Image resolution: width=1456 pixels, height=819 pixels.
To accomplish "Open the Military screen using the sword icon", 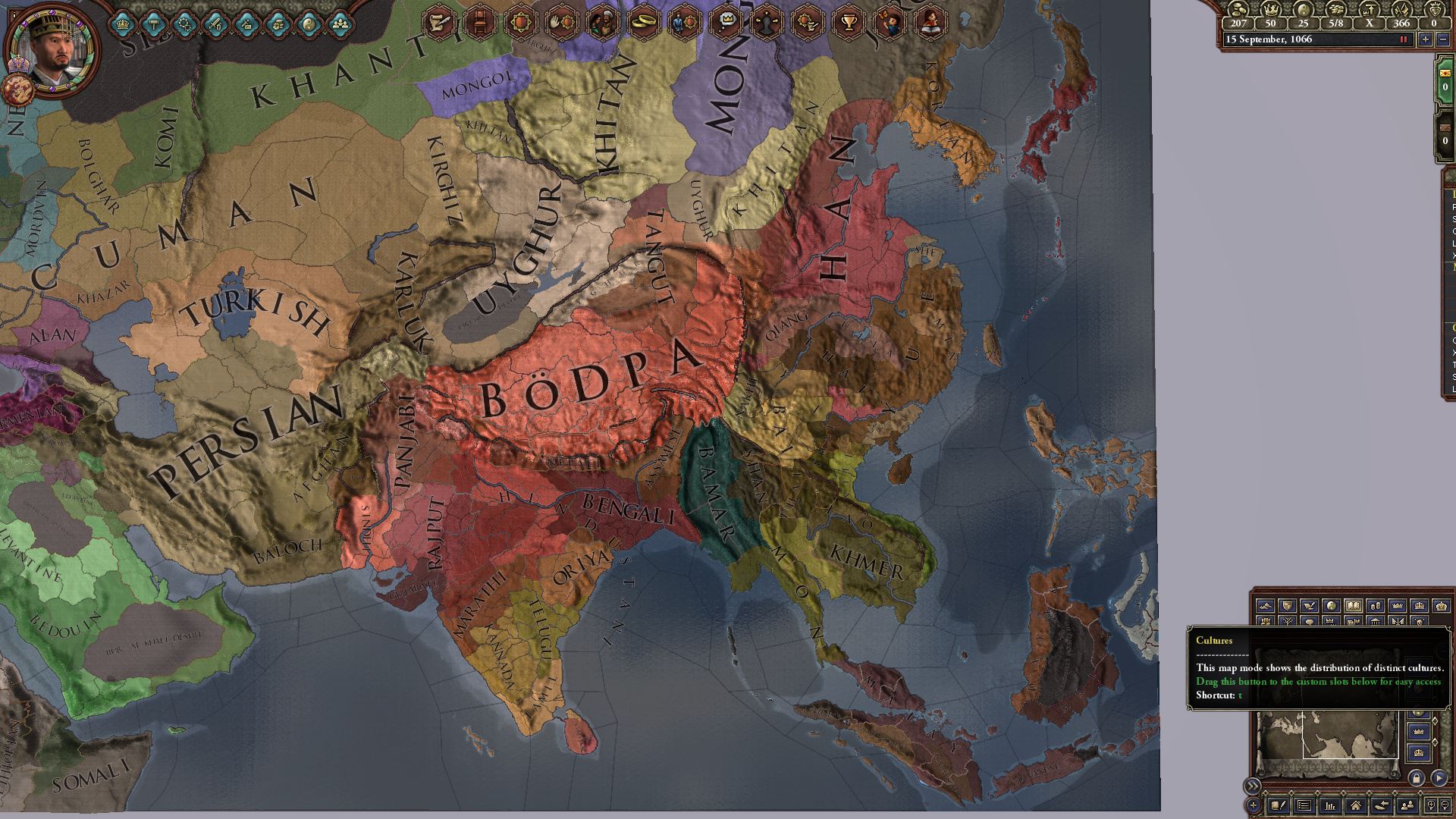I will click(215, 25).
